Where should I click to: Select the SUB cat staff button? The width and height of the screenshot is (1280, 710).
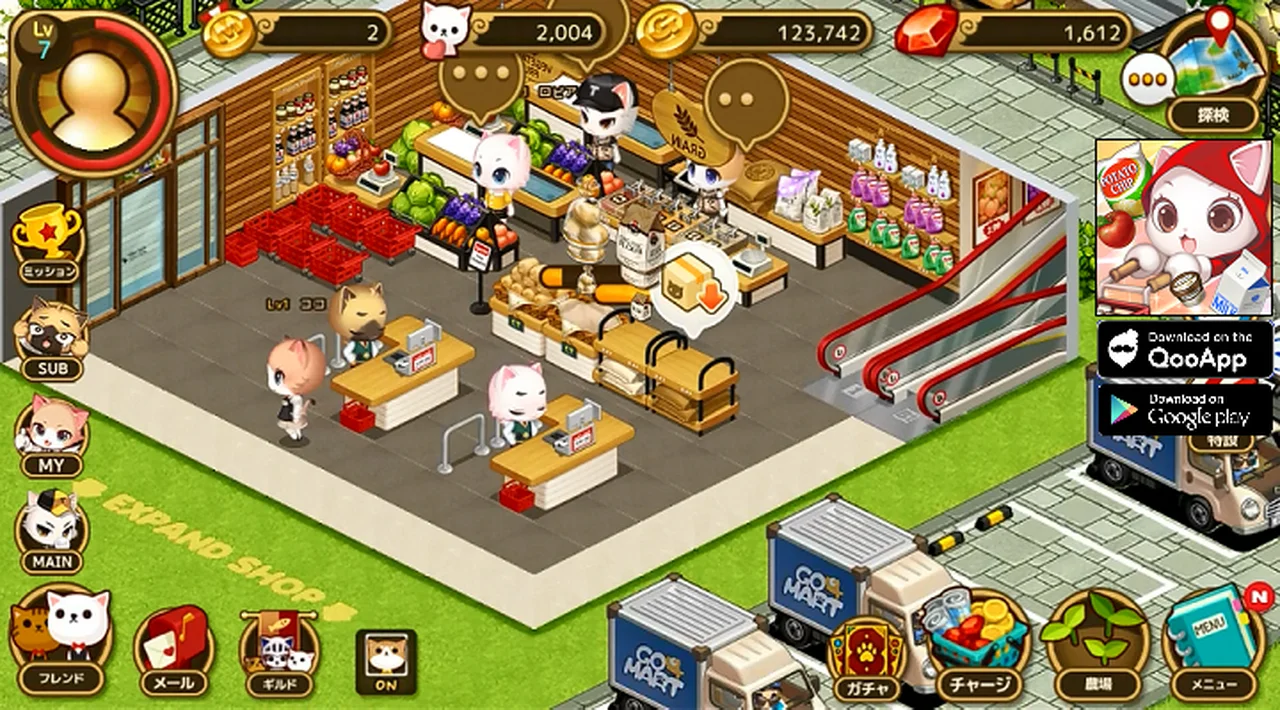[x=51, y=338]
